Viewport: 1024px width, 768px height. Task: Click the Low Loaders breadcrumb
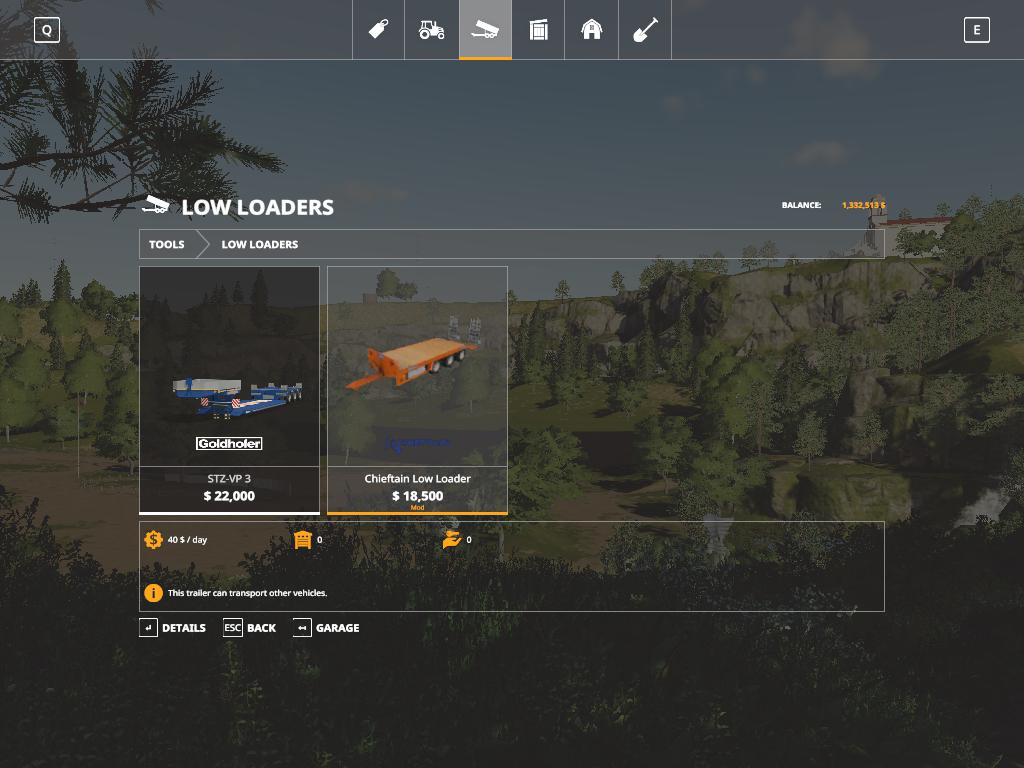pyautogui.click(x=259, y=244)
